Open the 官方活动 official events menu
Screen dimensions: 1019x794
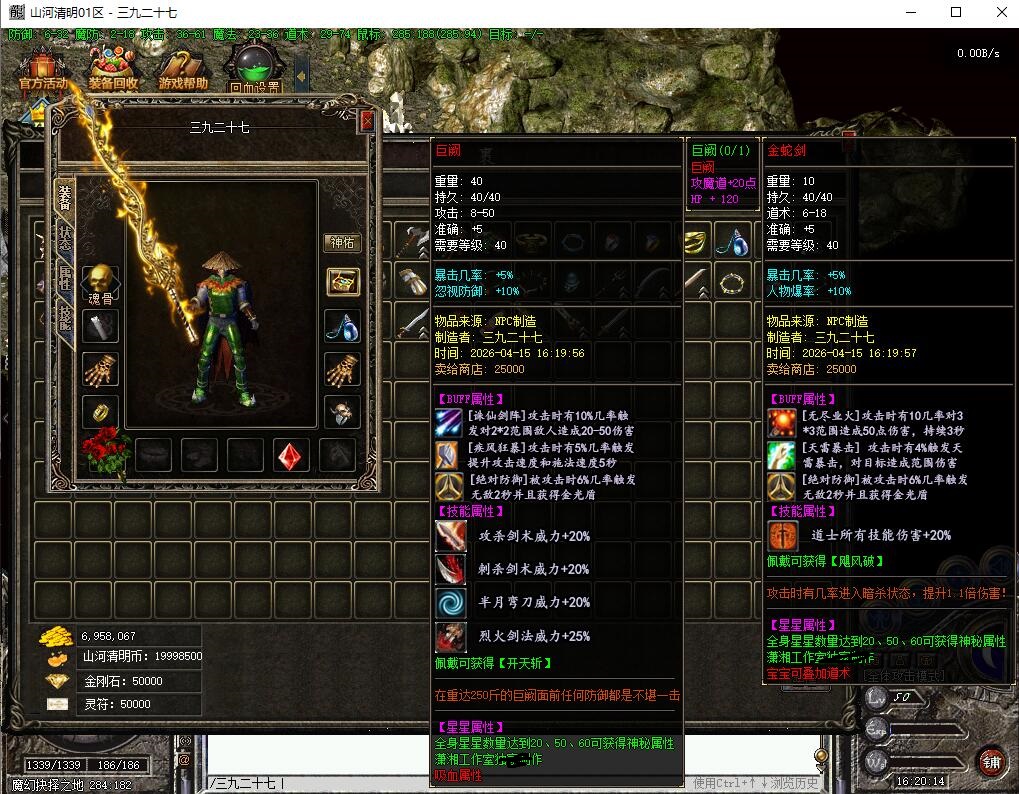[x=42, y=72]
